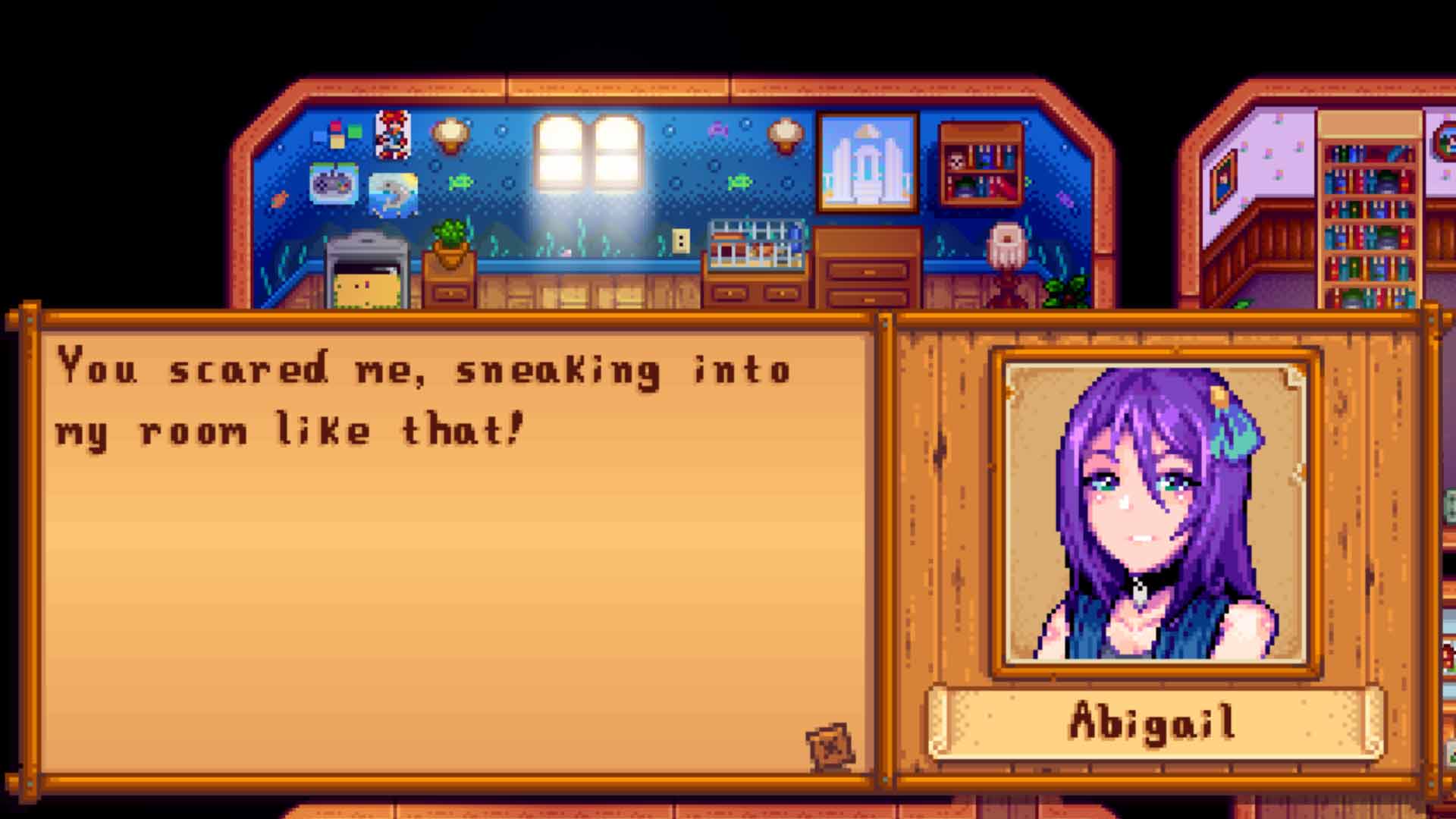Select the potted plant on the end table

click(450, 237)
